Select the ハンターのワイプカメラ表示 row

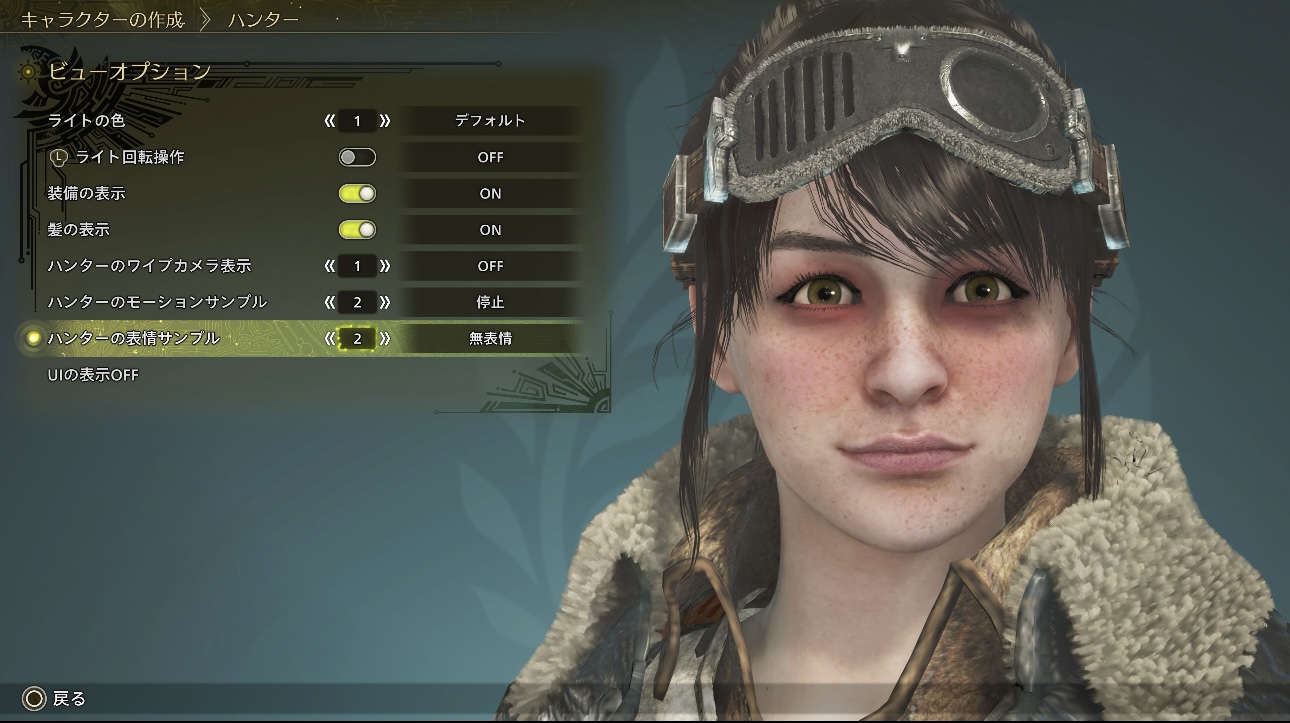pos(149,266)
